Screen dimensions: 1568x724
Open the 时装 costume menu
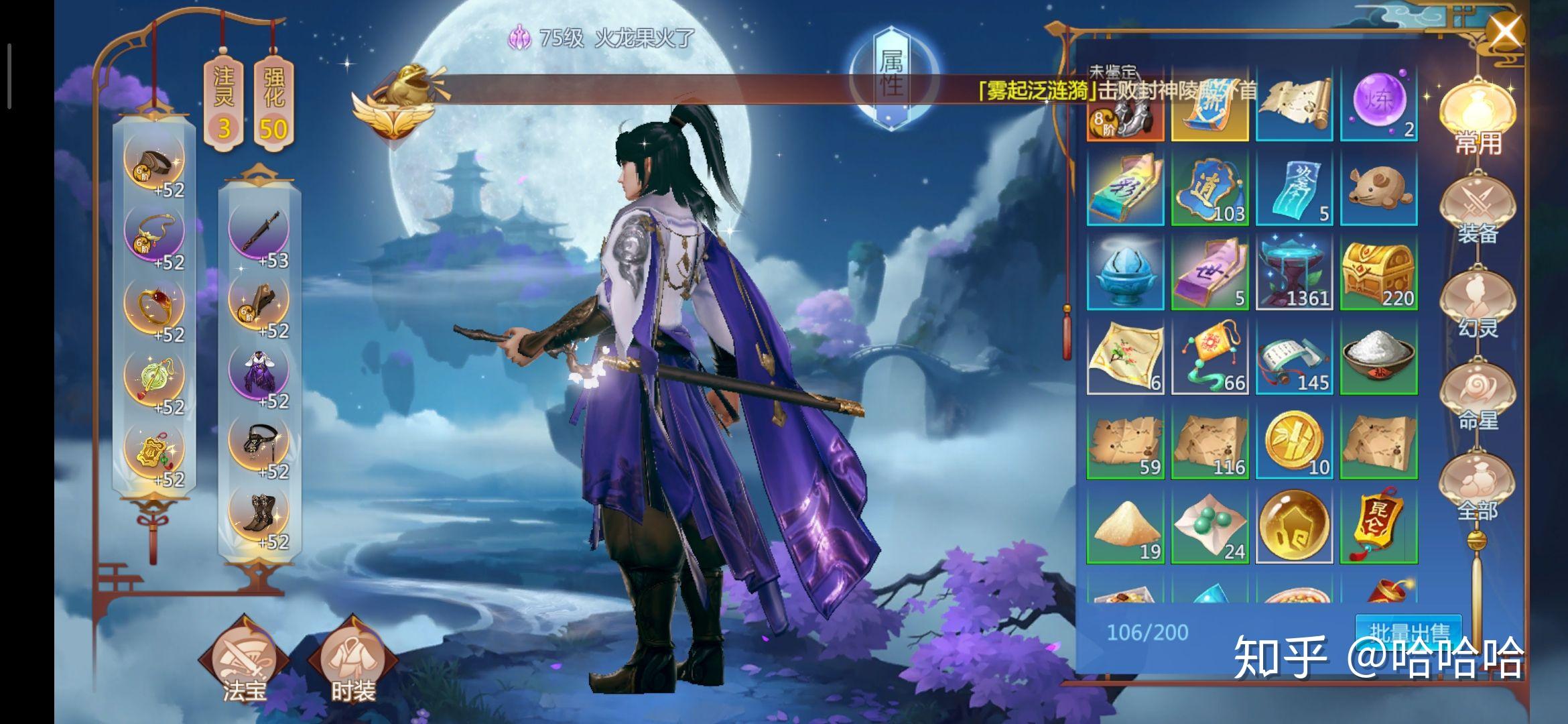tap(352, 660)
